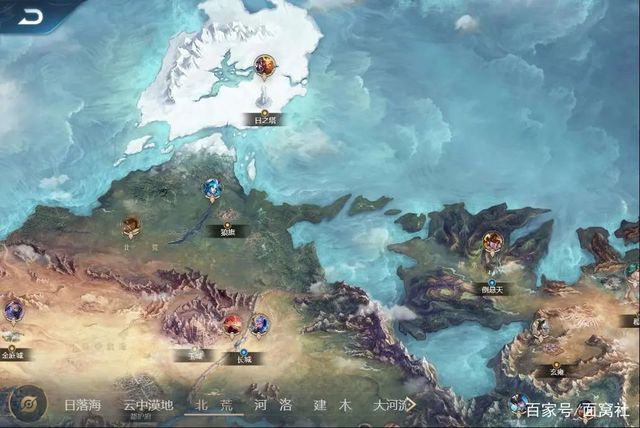Go back using the top-left return arrow
640x428 pixels.
(29, 15)
